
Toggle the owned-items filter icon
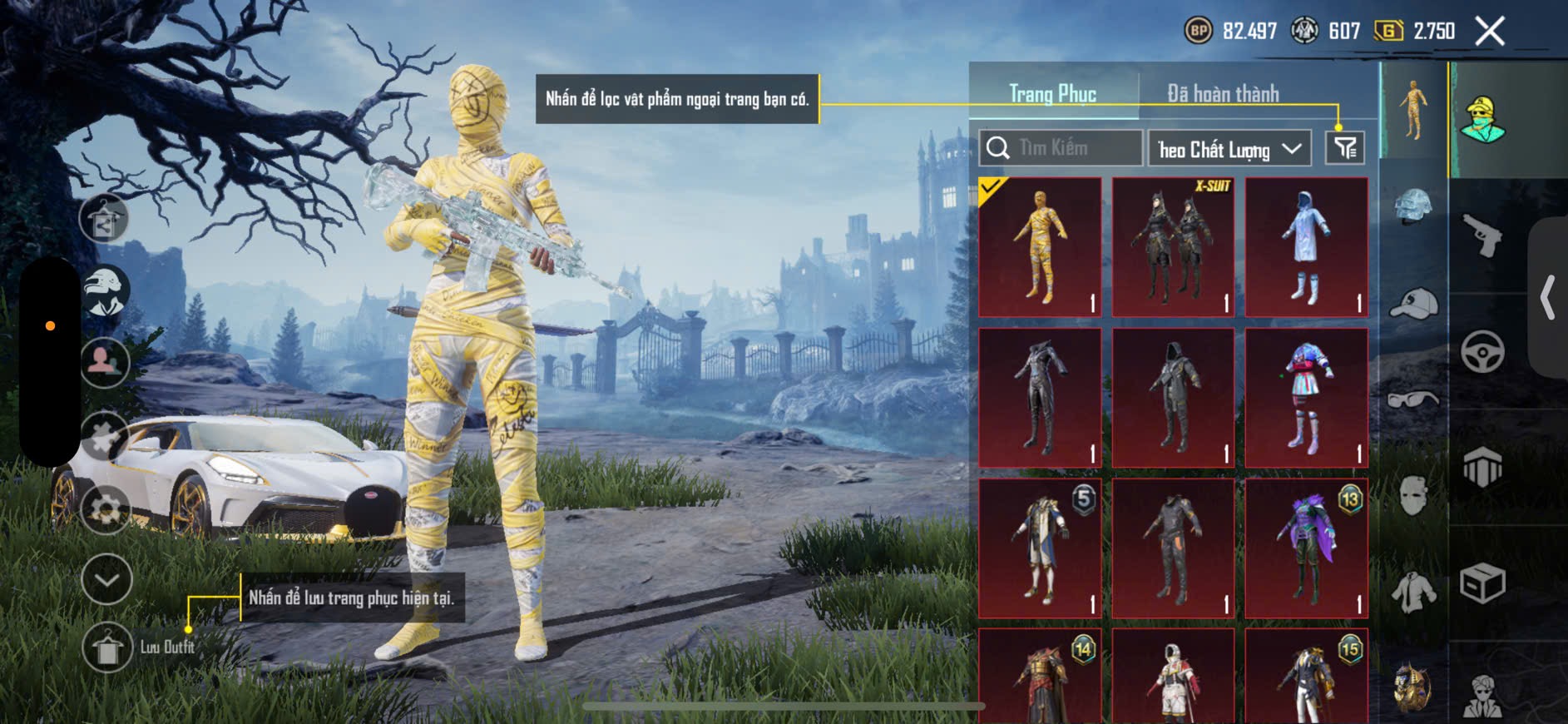[x=1344, y=149]
